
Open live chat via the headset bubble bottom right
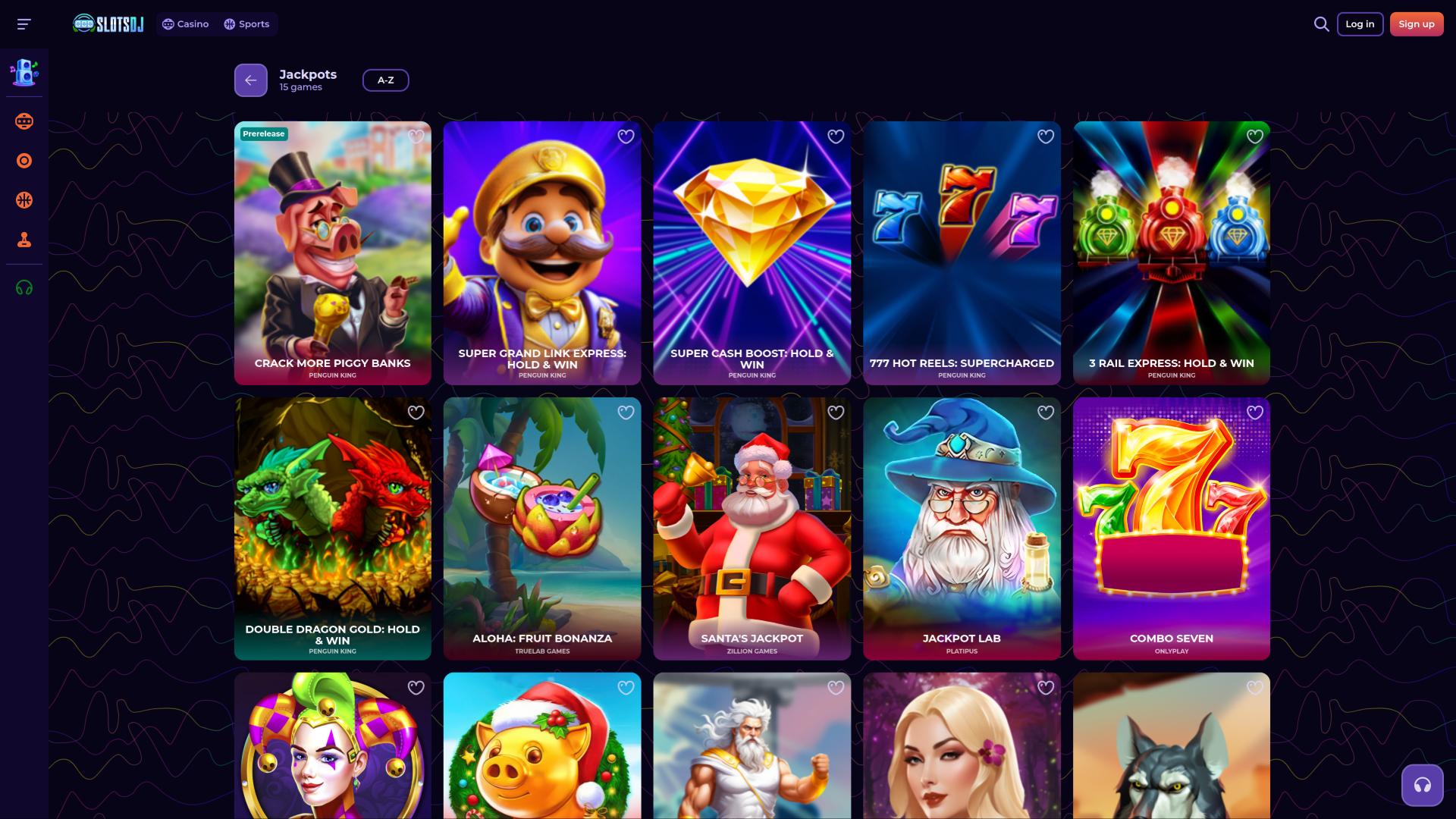(1421, 785)
